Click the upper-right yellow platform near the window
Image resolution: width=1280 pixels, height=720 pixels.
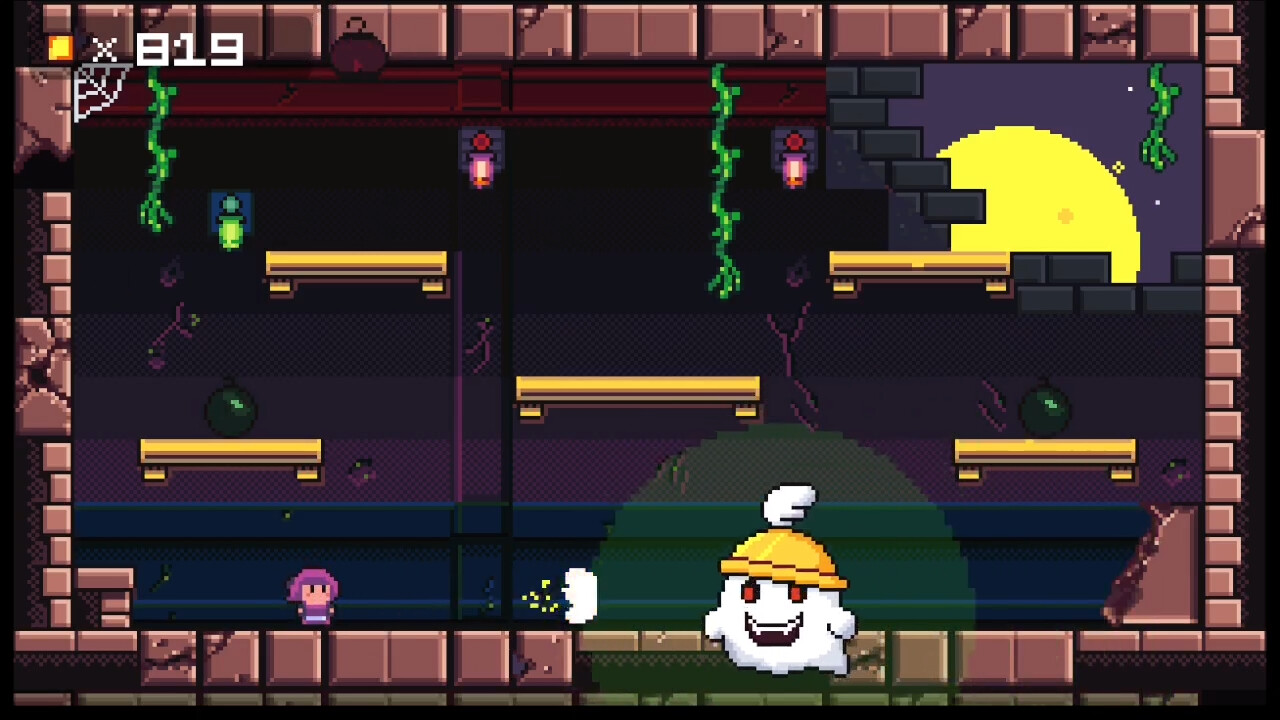pos(920,263)
